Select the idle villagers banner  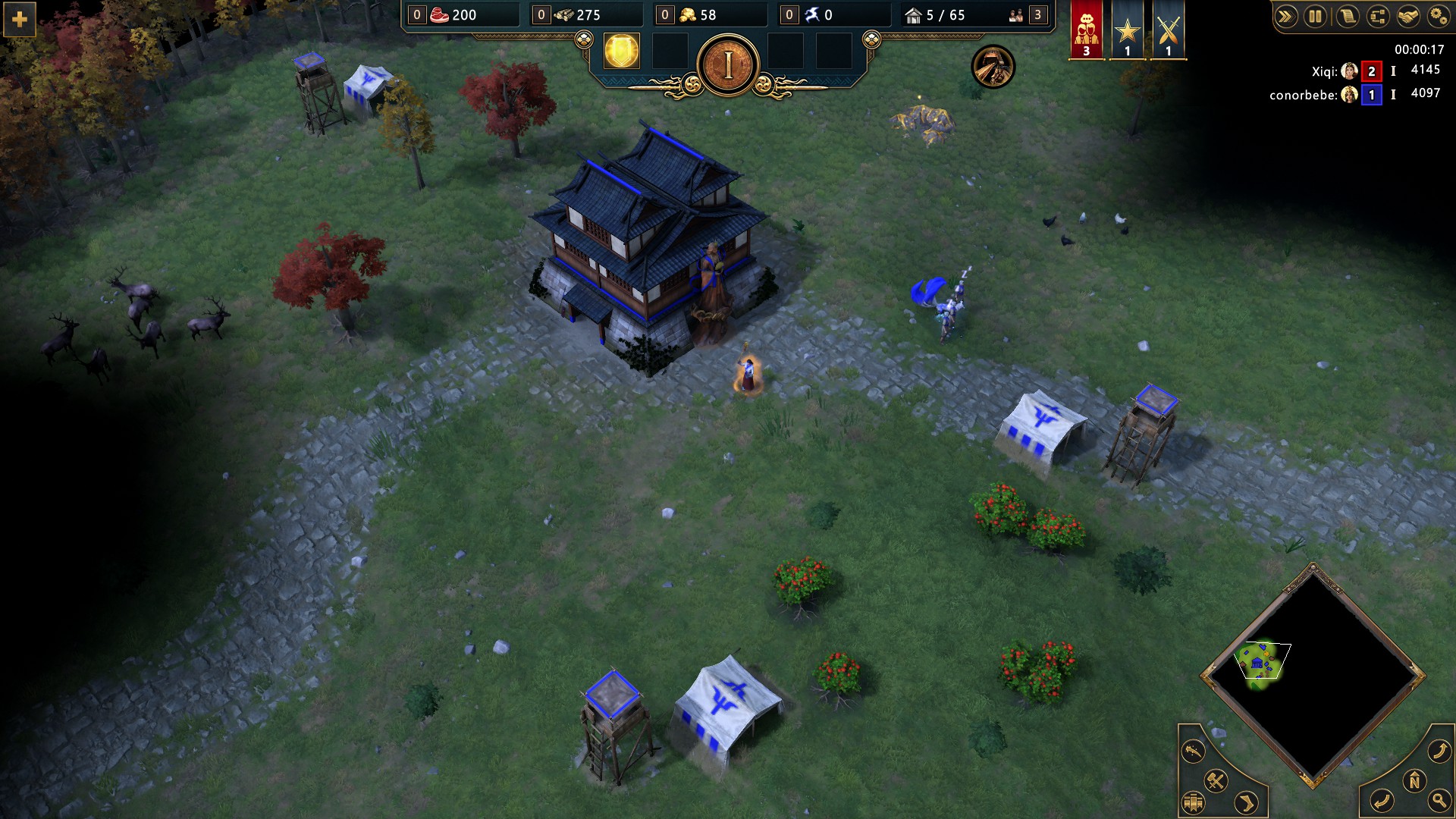coord(1086,30)
